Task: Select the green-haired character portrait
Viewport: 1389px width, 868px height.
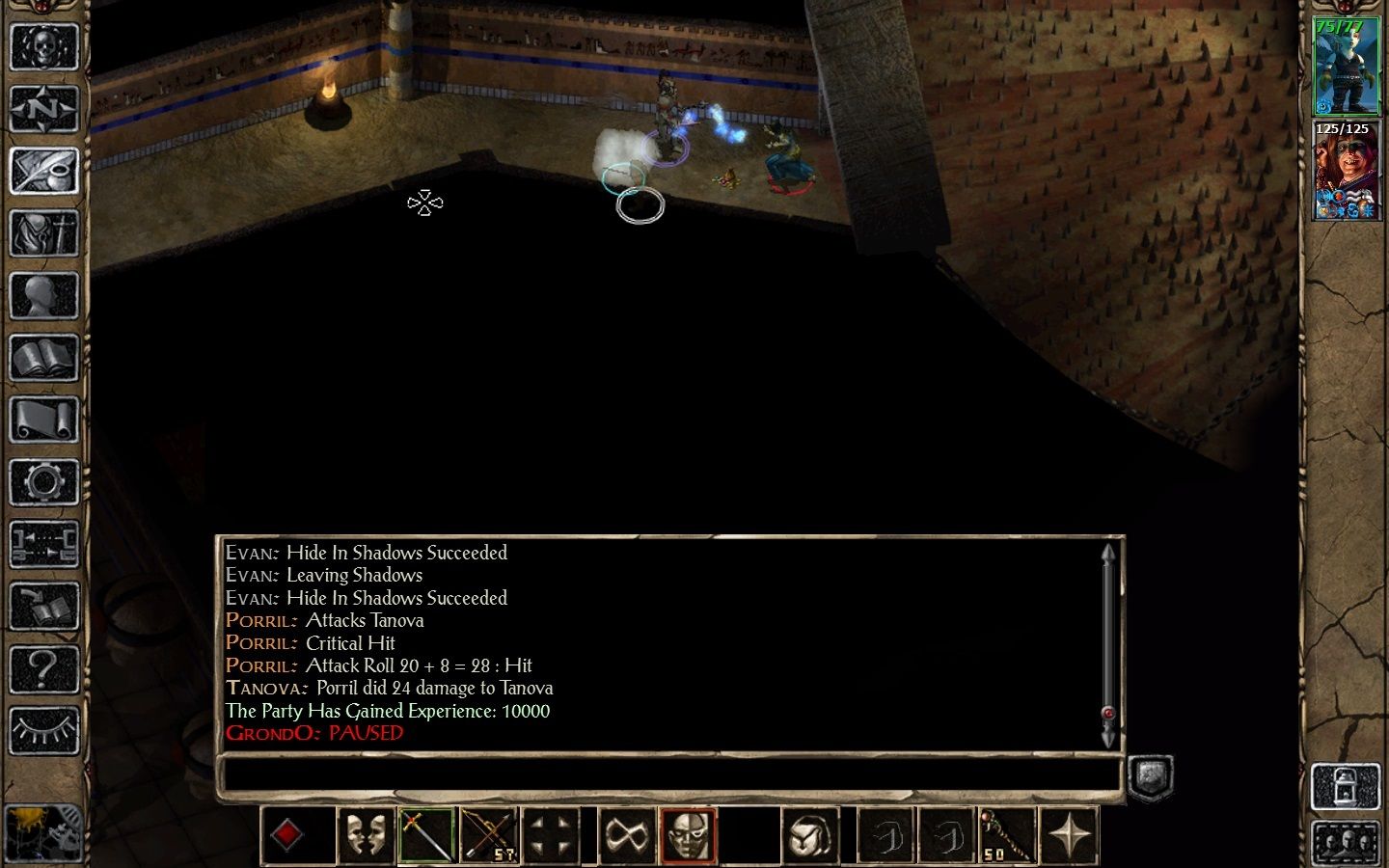Action: click(1347, 67)
